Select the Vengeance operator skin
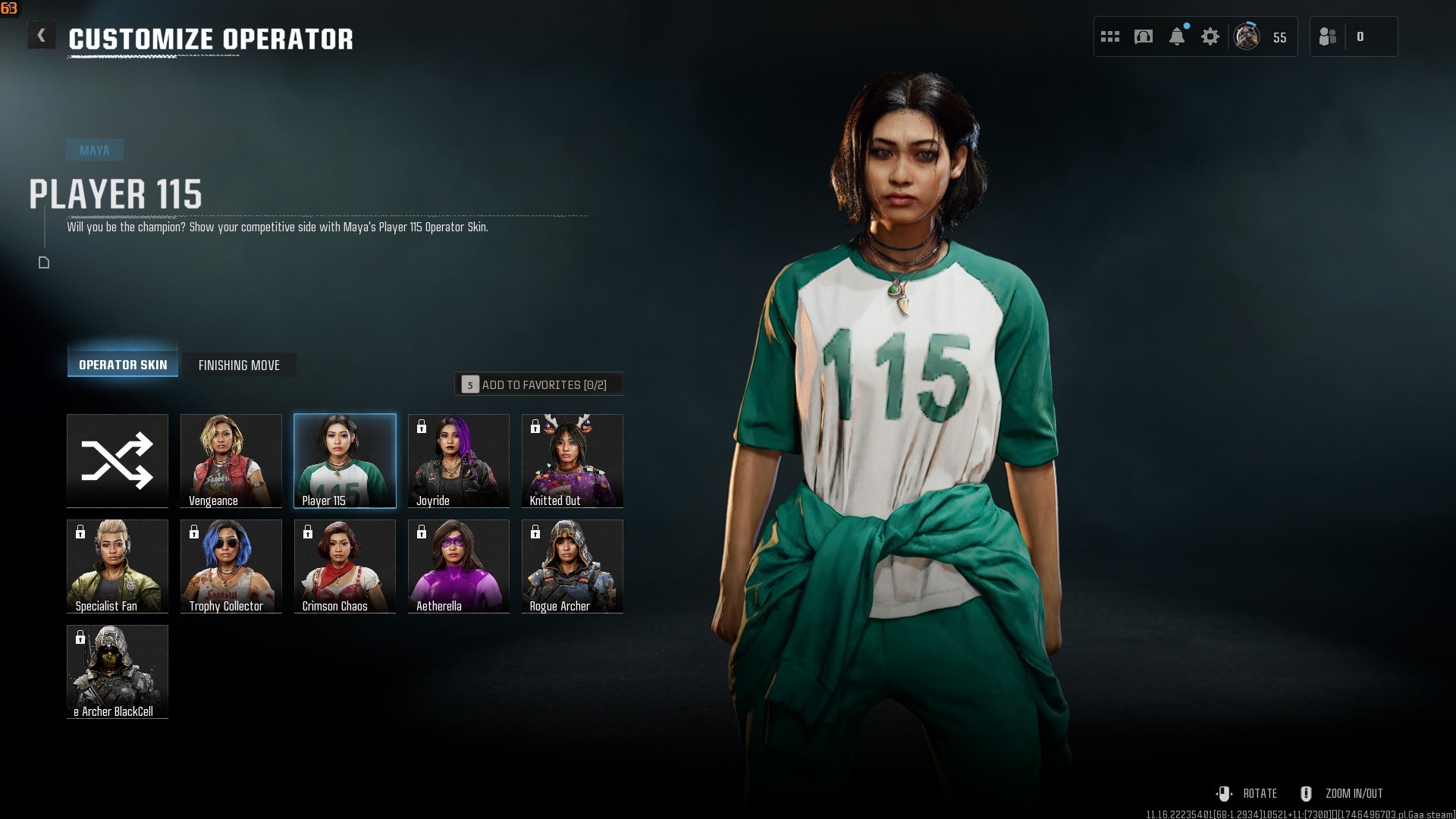The image size is (1456, 819). tap(231, 460)
